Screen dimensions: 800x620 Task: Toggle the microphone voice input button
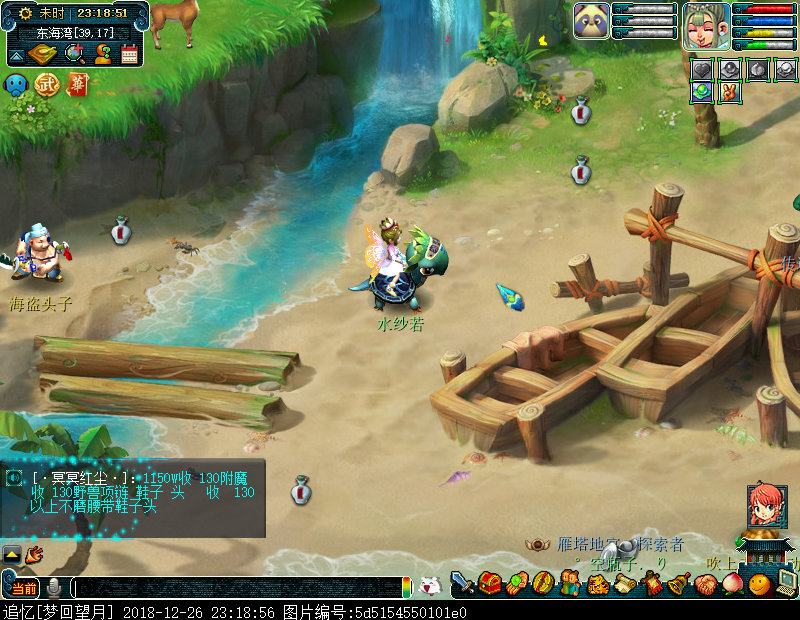pos(53,587)
